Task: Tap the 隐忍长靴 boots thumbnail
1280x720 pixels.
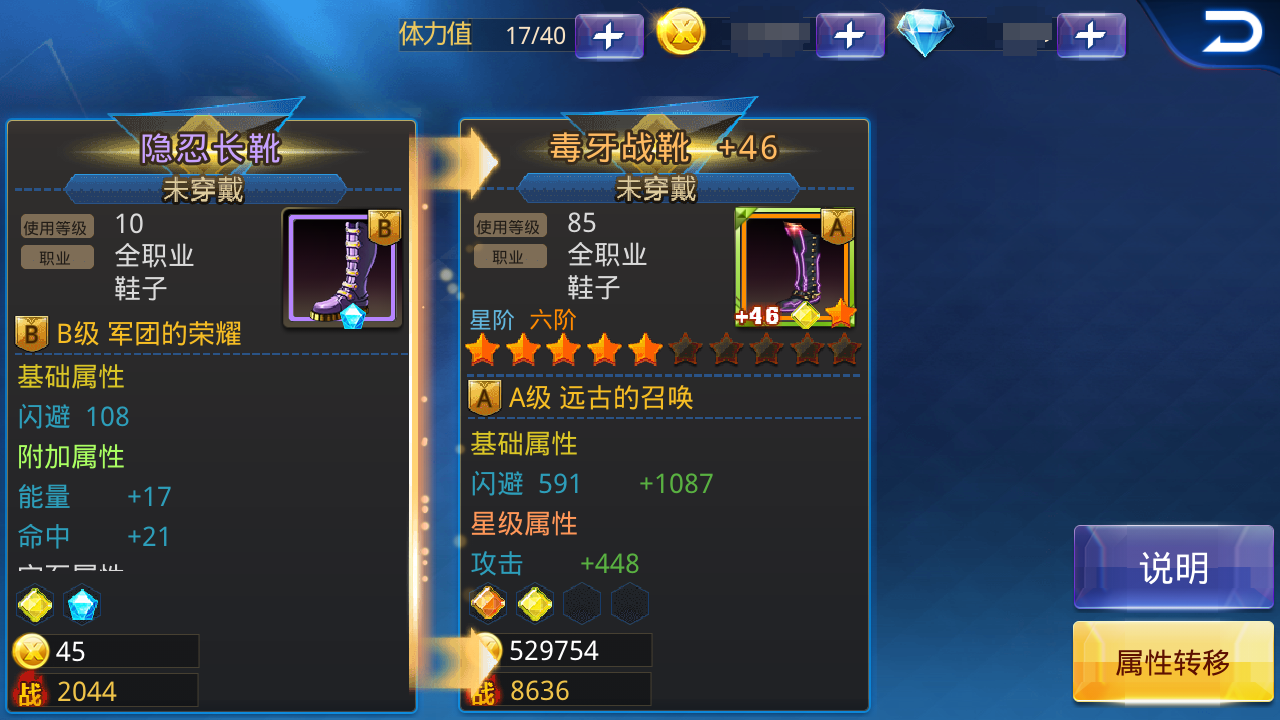Action: [340, 269]
